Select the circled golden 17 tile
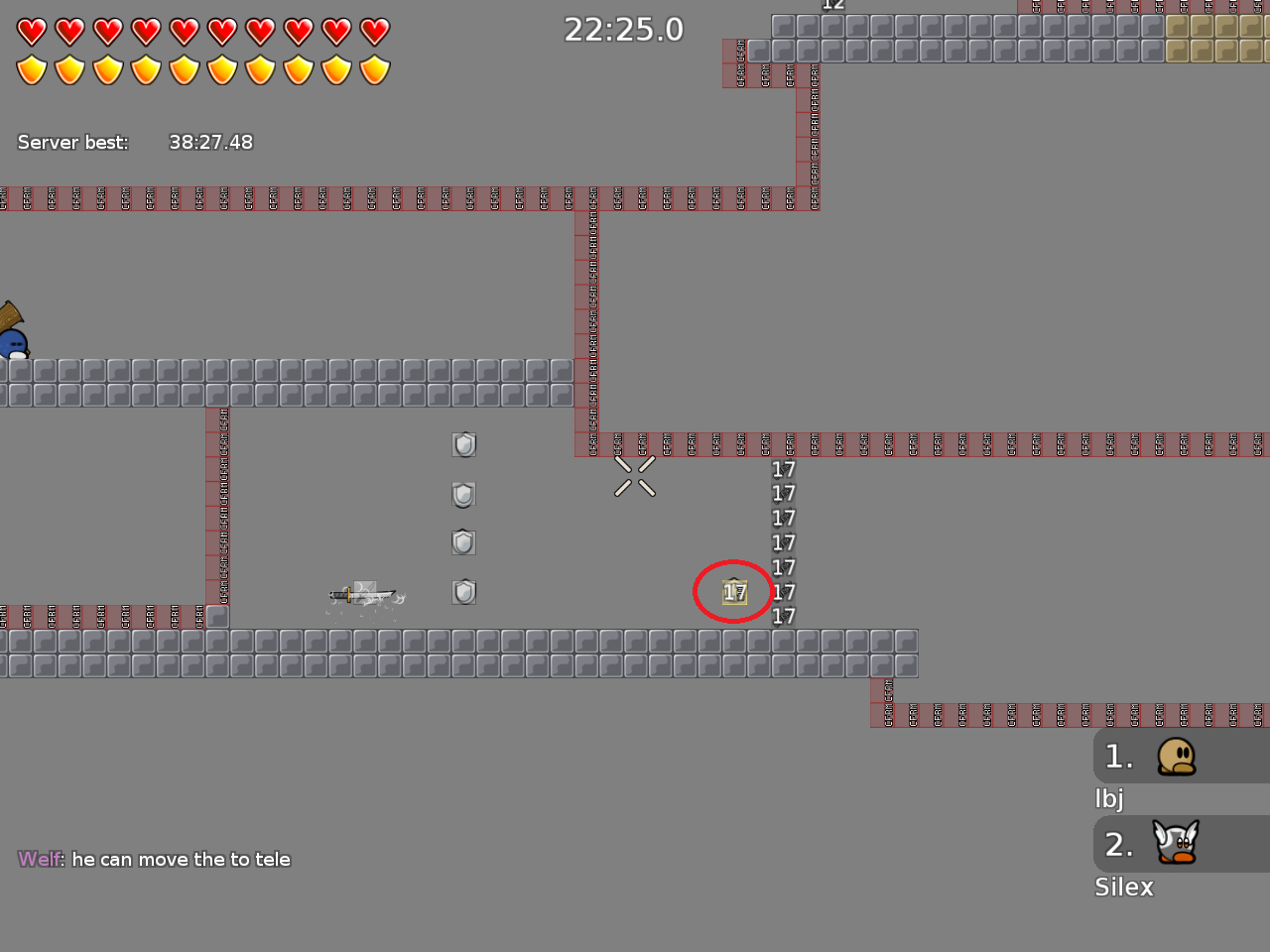1270x952 pixels. point(733,591)
